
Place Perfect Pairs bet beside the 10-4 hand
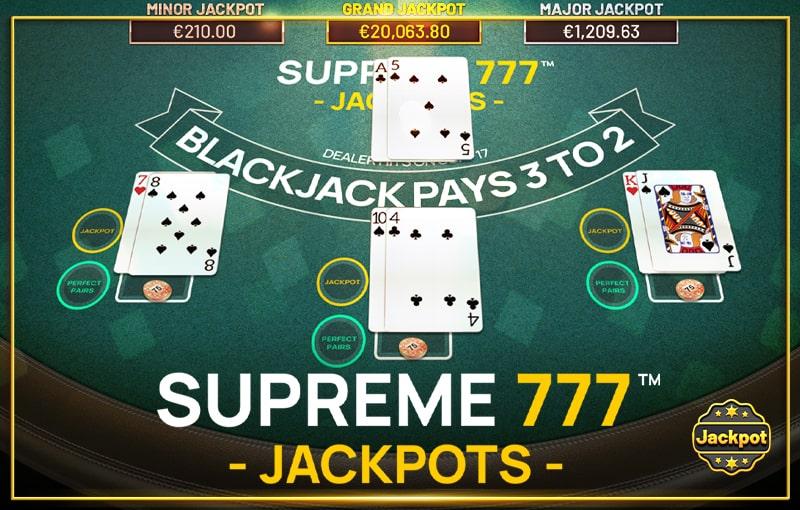(x=338, y=339)
